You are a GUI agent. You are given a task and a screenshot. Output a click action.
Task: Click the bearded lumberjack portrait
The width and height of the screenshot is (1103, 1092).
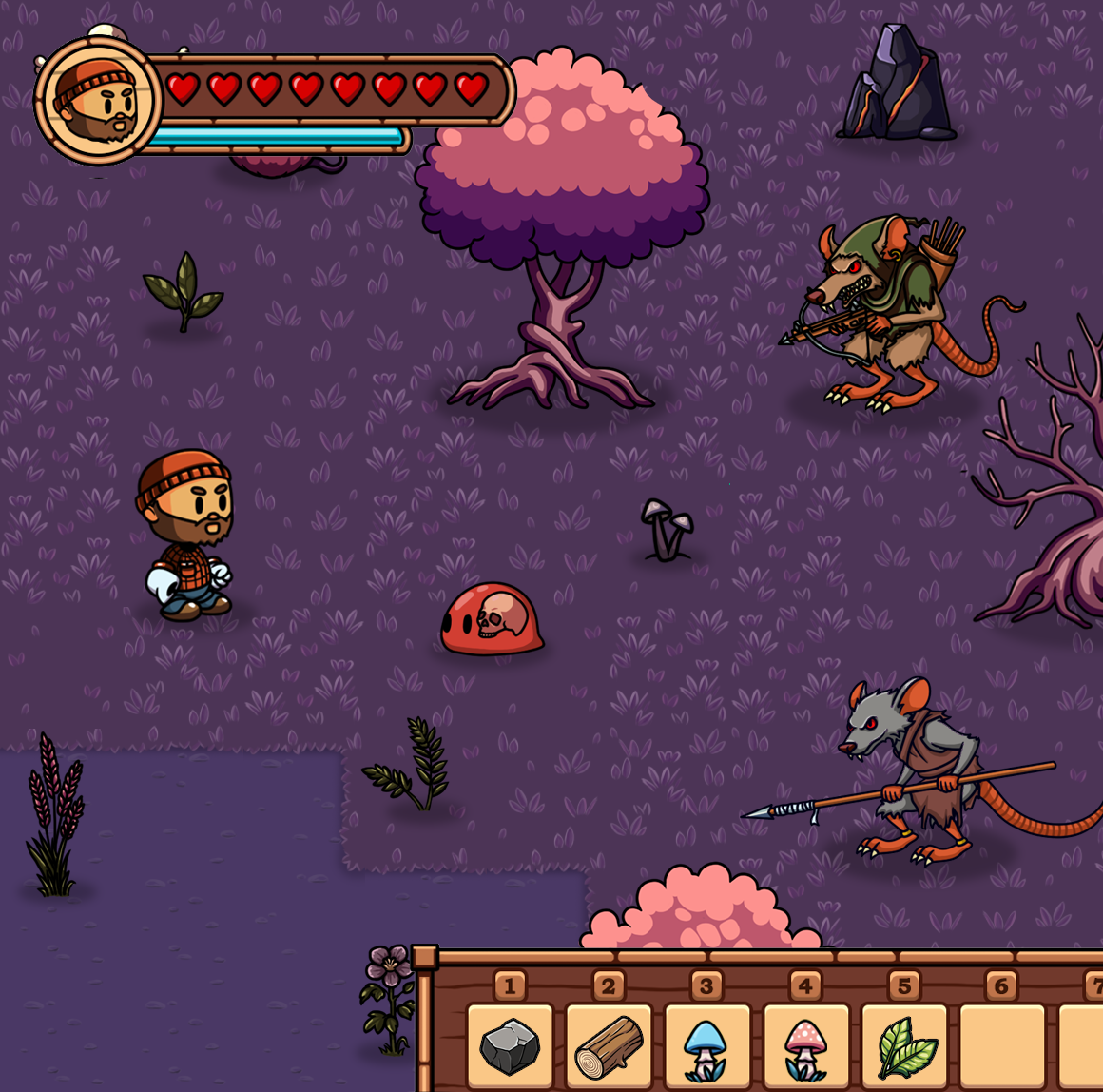tap(98, 101)
